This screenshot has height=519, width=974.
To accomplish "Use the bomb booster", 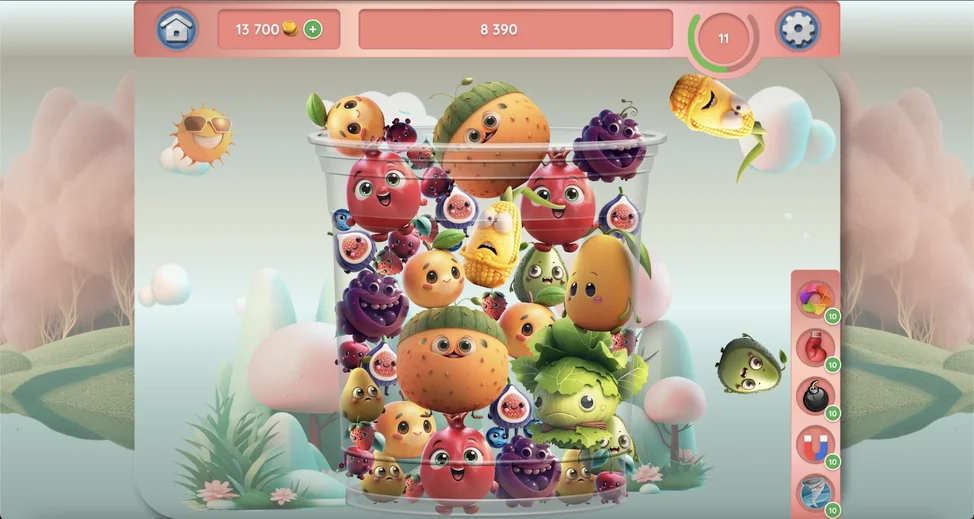I will [815, 395].
